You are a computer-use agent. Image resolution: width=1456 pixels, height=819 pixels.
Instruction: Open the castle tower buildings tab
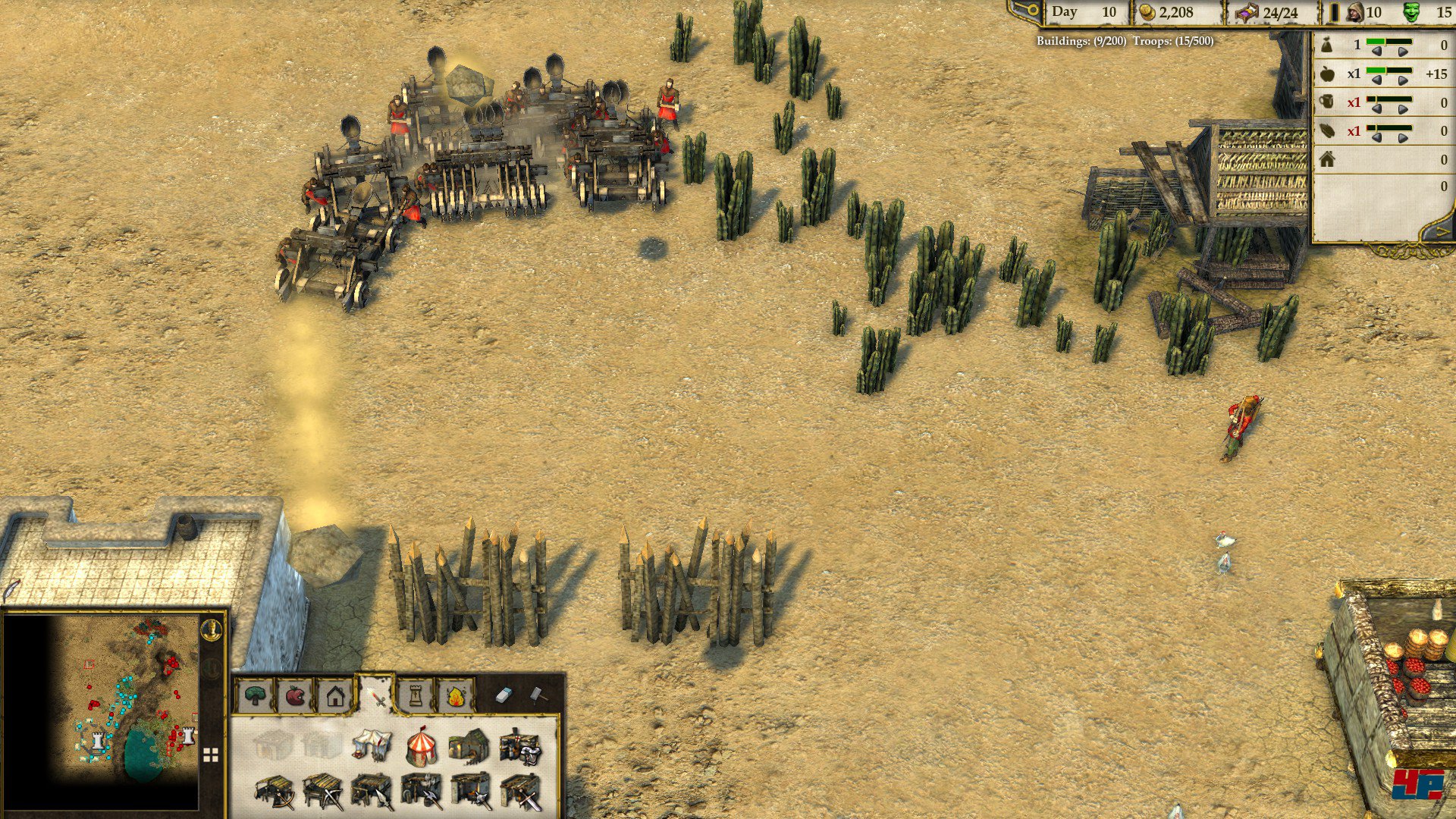pos(416,695)
